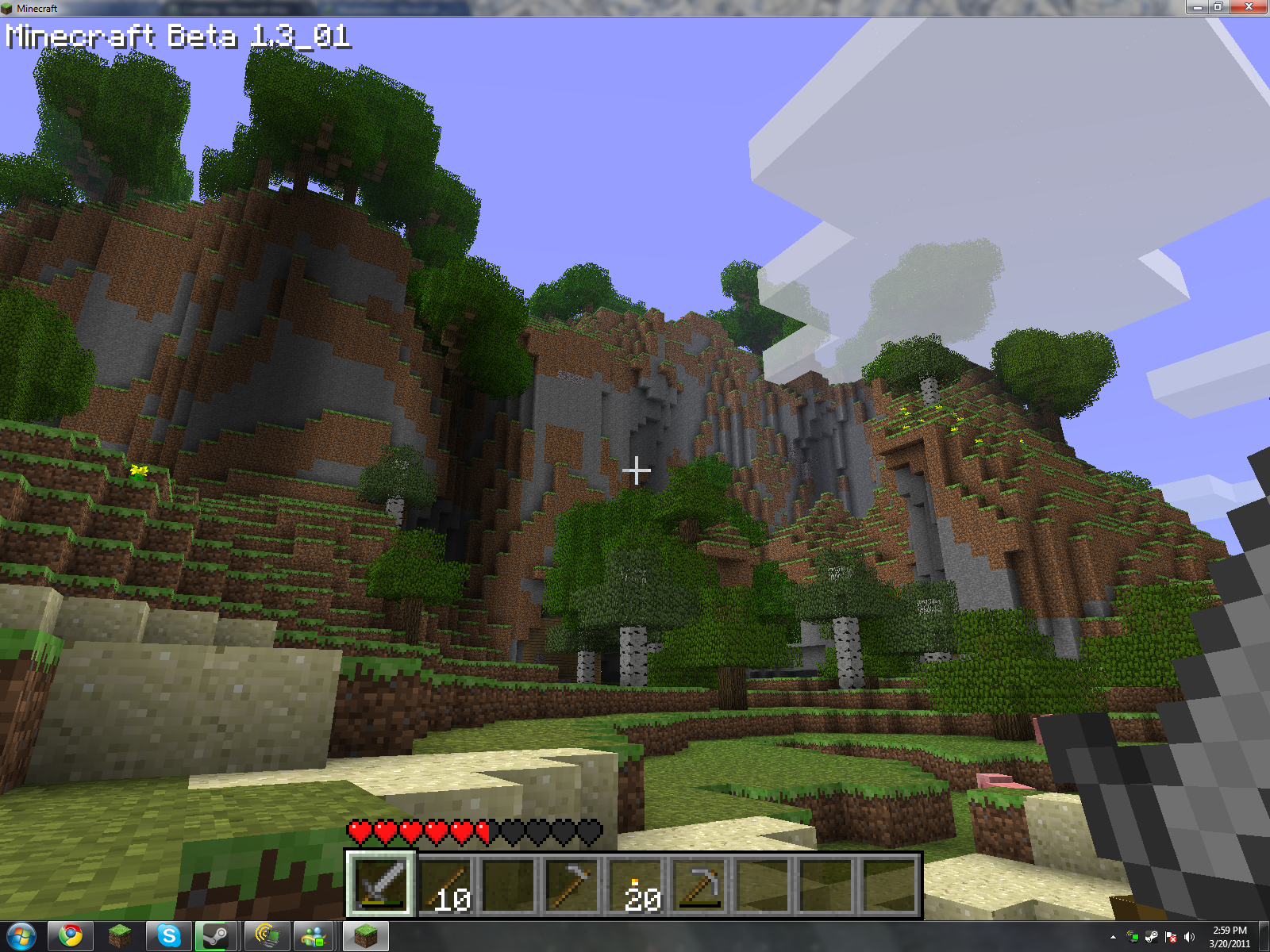1270x952 pixels.
Task: Mute audio via the speaker tray icon
Action: click(x=1189, y=937)
